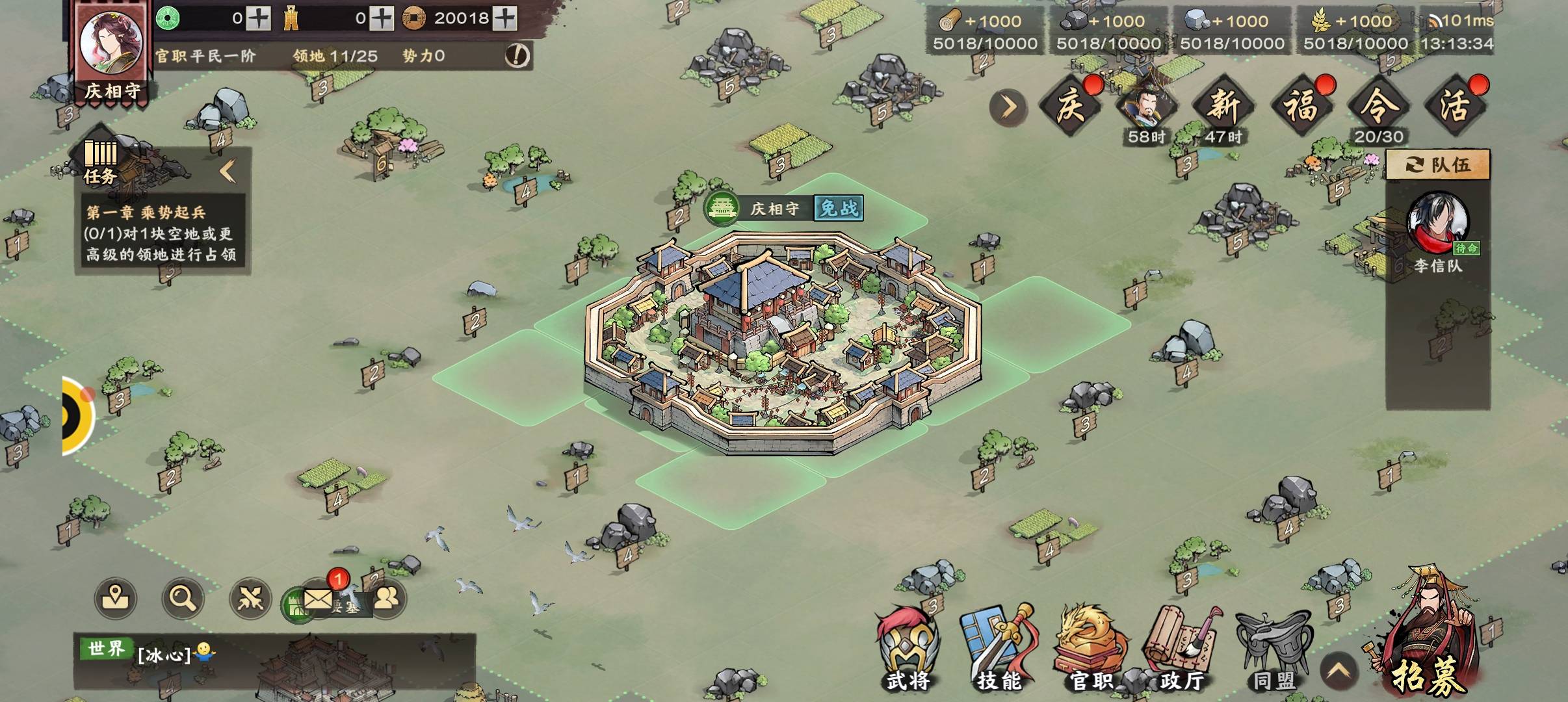Add copper coins with plus button
1568x702 pixels.
pyautogui.click(x=505, y=18)
